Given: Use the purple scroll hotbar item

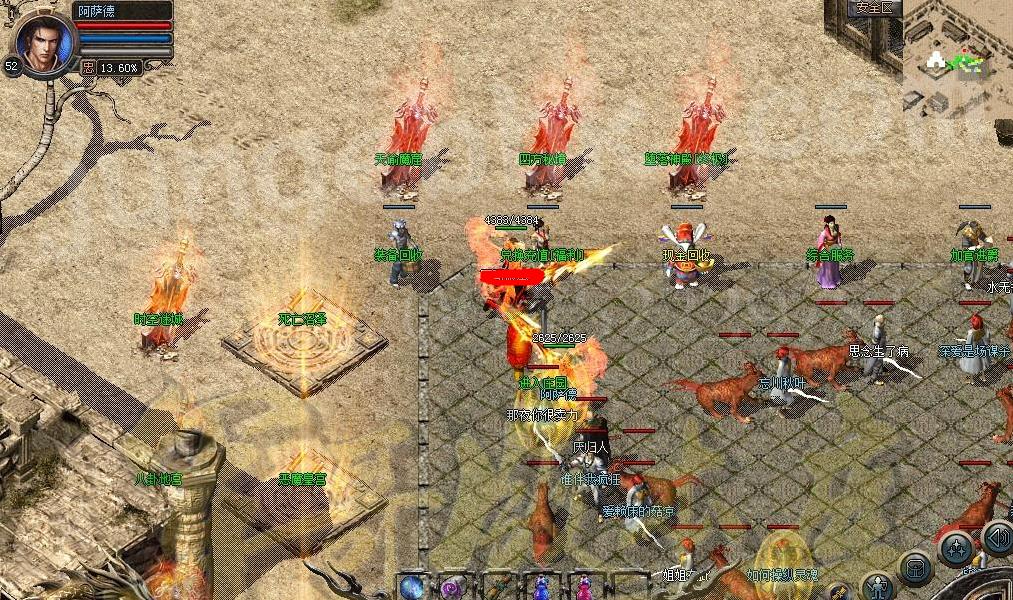Looking at the screenshot, I should coord(454,585).
